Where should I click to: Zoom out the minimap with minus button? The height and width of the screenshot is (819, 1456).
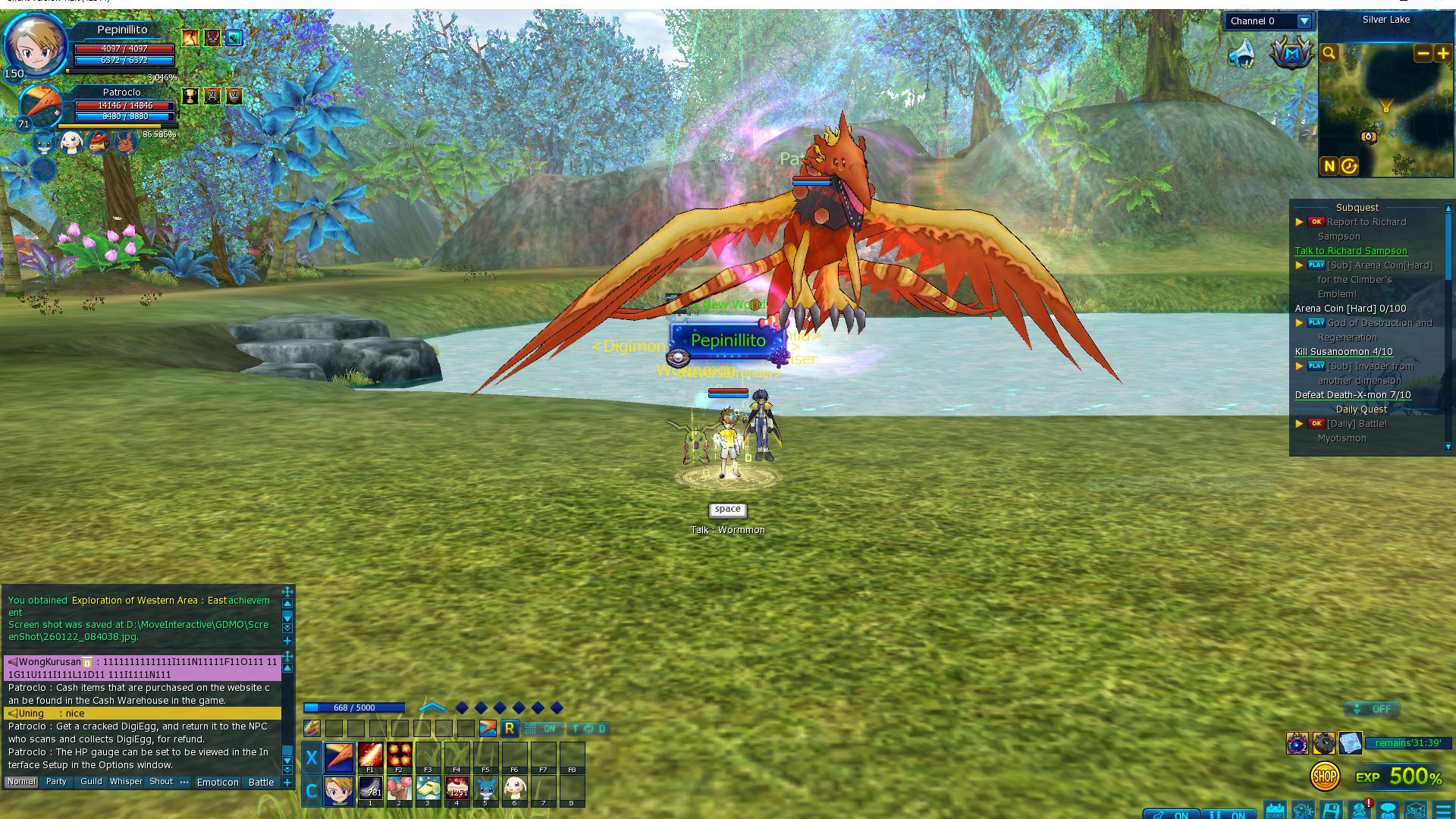(x=1423, y=53)
